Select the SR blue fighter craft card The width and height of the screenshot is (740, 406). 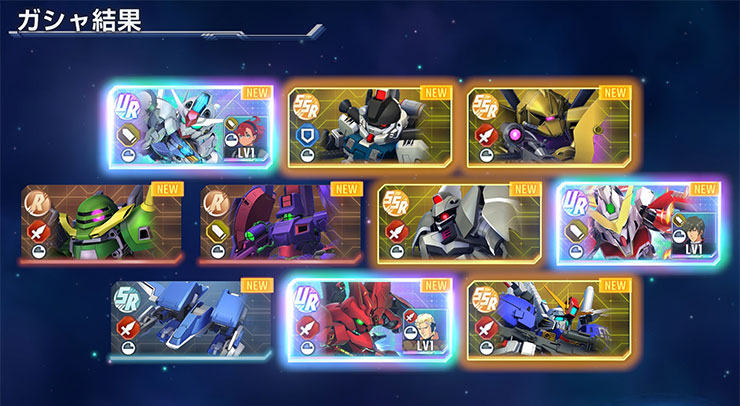coord(191,318)
